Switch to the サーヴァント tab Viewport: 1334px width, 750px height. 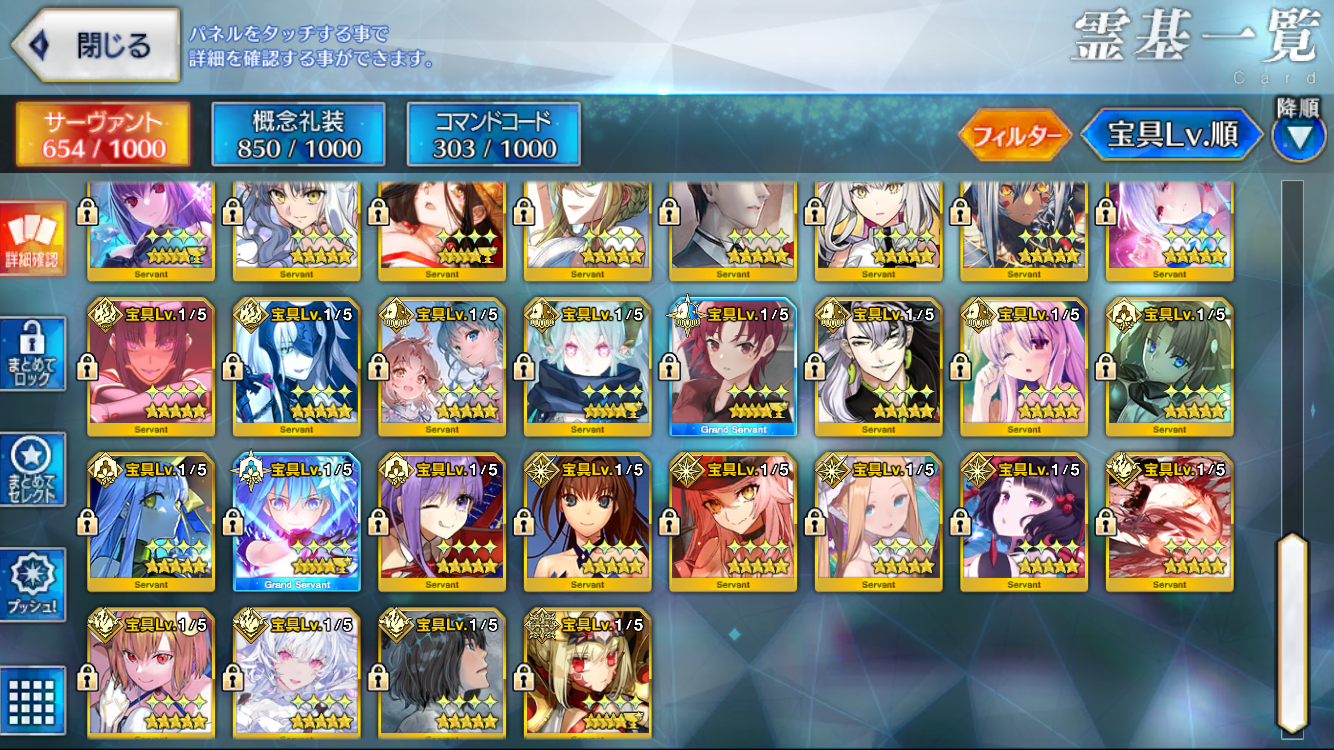103,135
